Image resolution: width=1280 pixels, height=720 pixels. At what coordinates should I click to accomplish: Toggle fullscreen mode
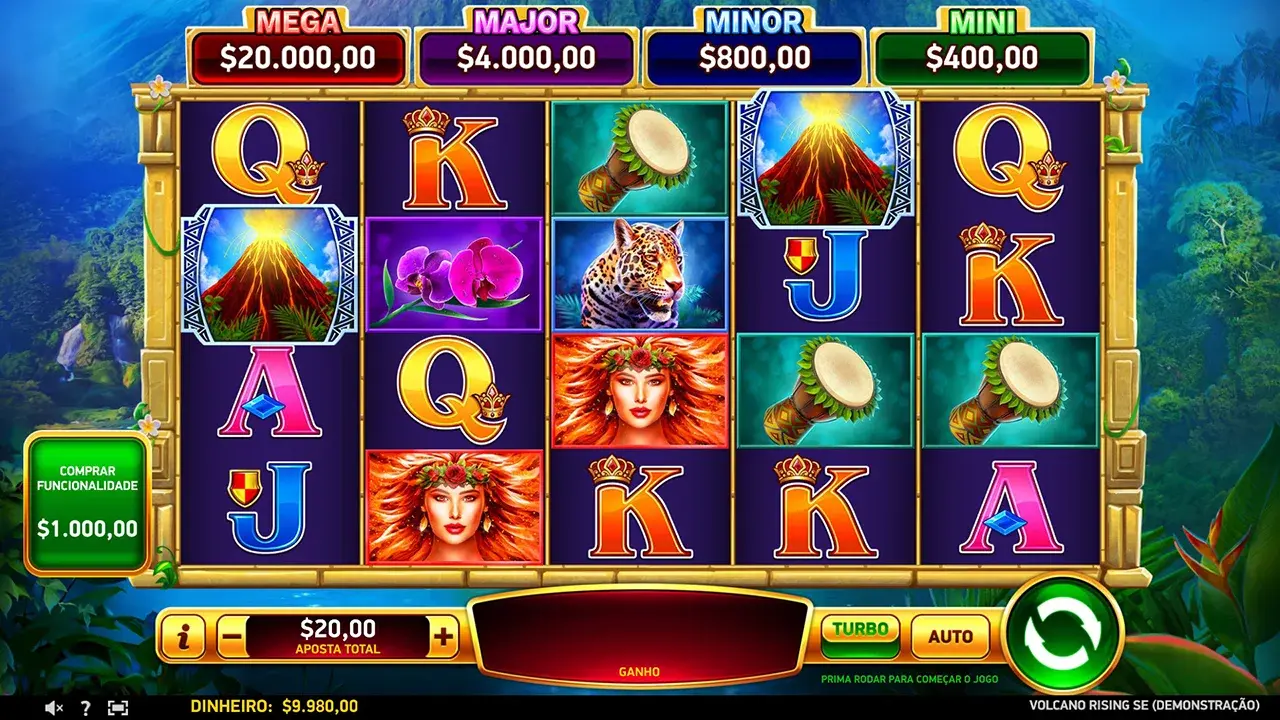pos(118,707)
